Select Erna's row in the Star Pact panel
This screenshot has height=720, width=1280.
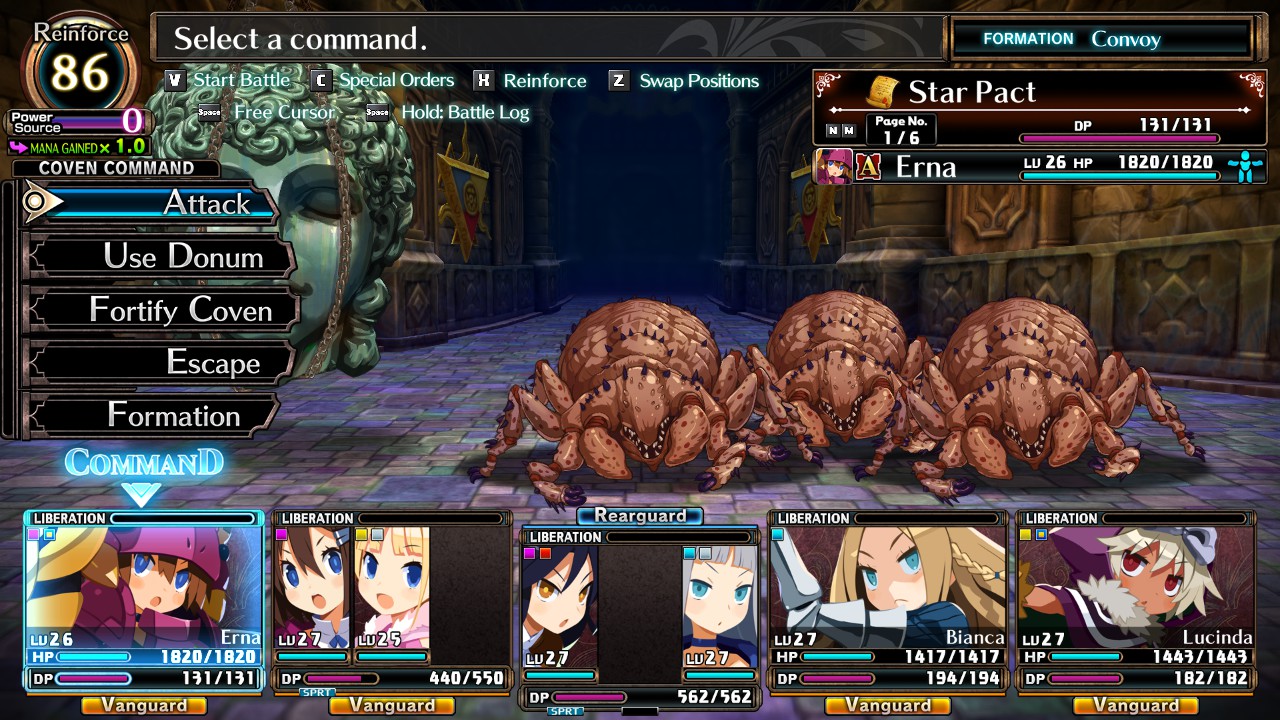(1039, 166)
